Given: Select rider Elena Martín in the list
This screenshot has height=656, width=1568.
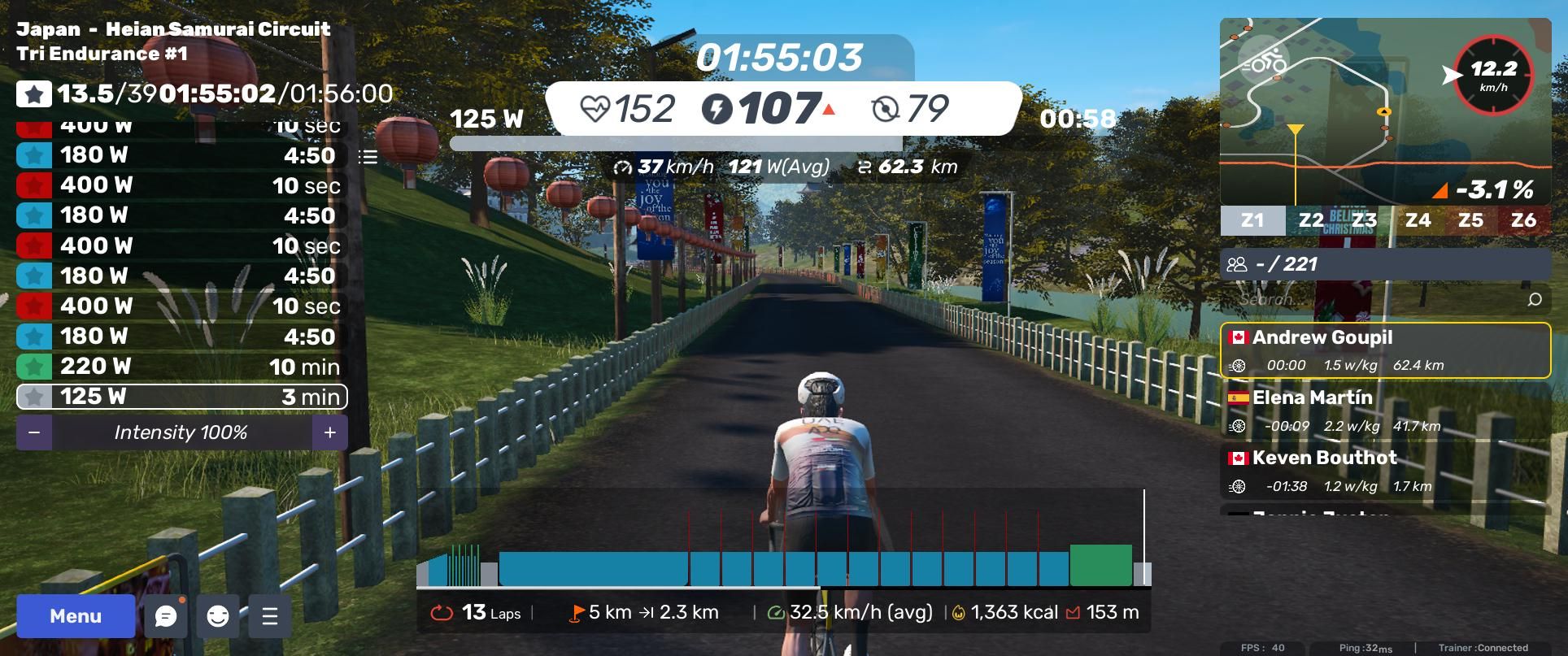Looking at the screenshot, I should 1385,411.
